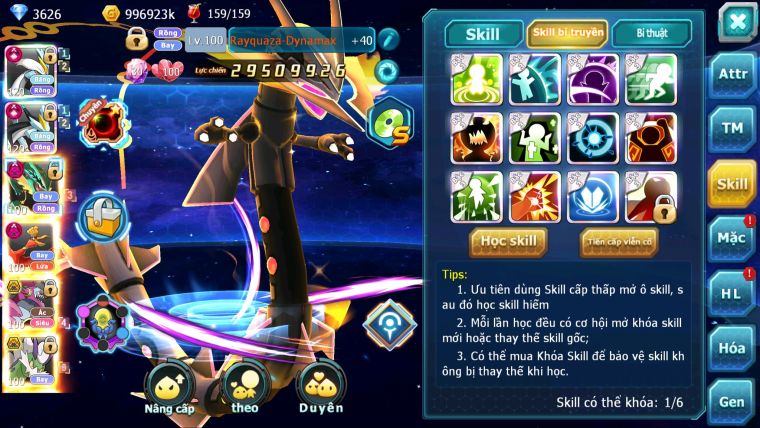The width and height of the screenshot is (760, 428).
Task: Go to the HL side tab
Action: click(x=732, y=293)
